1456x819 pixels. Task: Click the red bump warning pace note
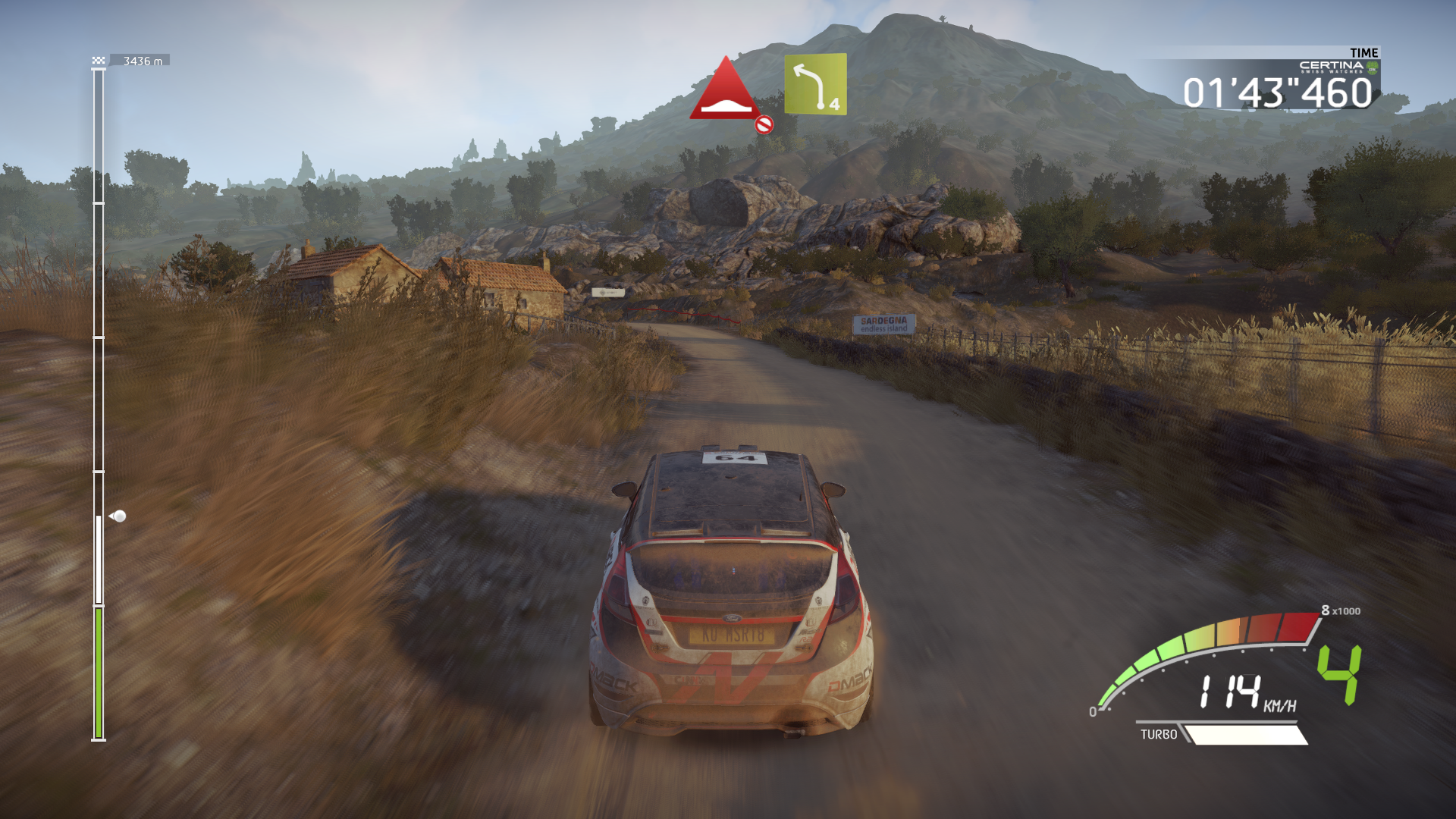click(726, 90)
